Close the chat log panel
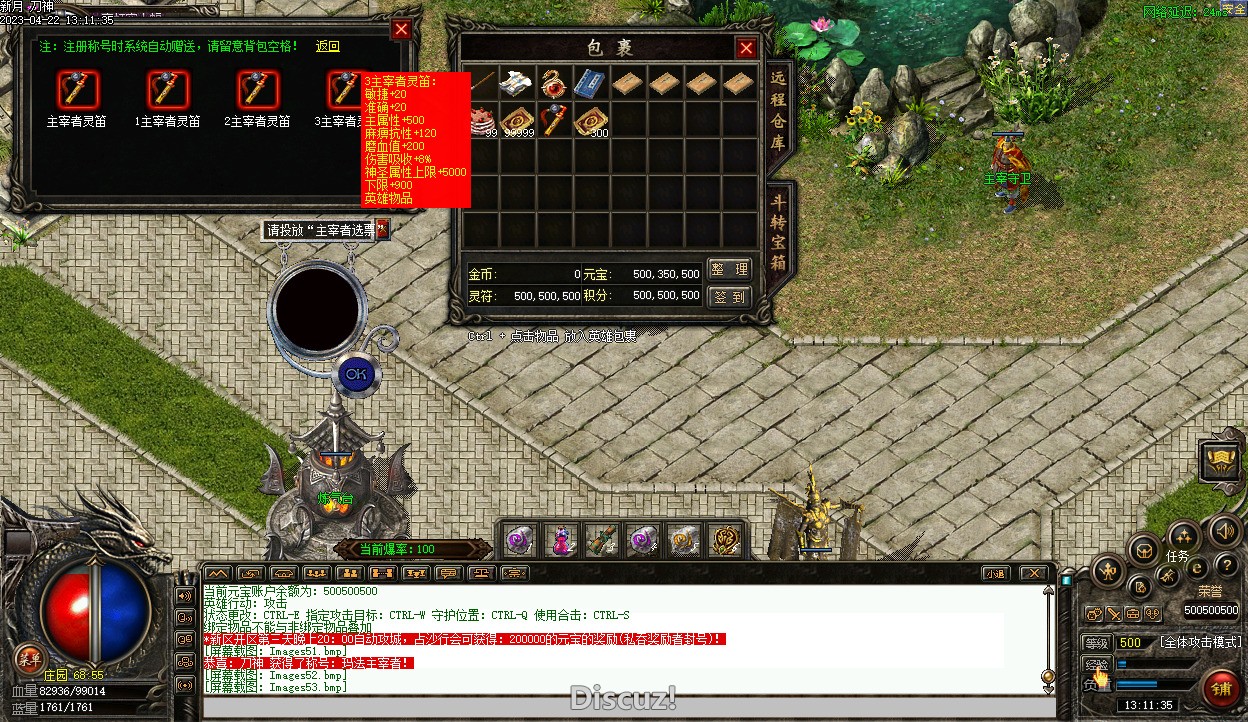 (x=1034, y=574)
